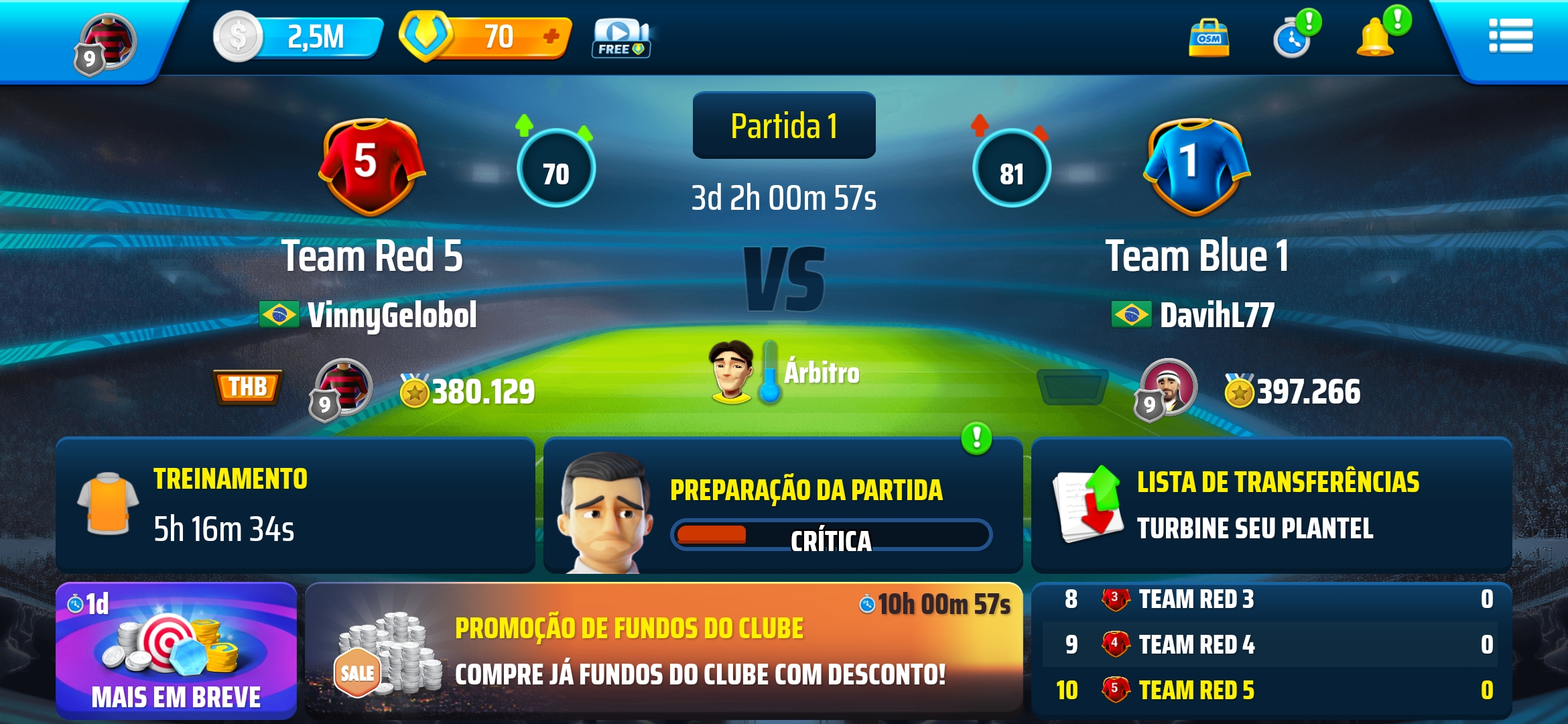Select Team Red 3 in league table
The height and width of the screenshot is (724, 1568).
[x=1196, y=599]
